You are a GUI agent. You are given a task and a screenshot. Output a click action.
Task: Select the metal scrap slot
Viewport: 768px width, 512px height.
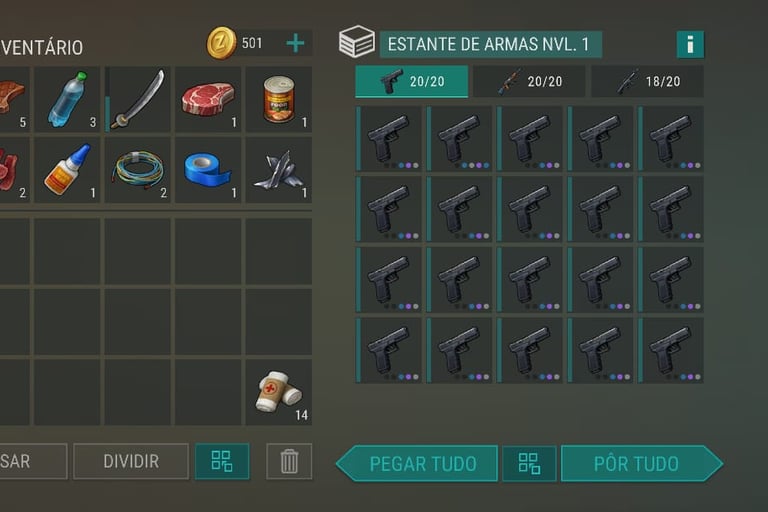279,170
